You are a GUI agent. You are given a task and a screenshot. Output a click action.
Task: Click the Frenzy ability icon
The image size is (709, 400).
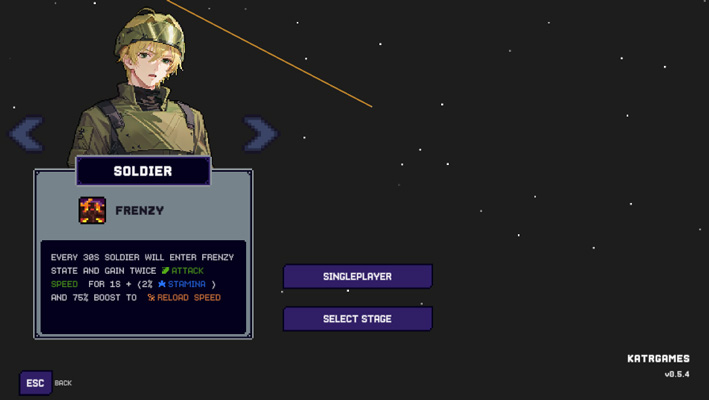point(92,210)
